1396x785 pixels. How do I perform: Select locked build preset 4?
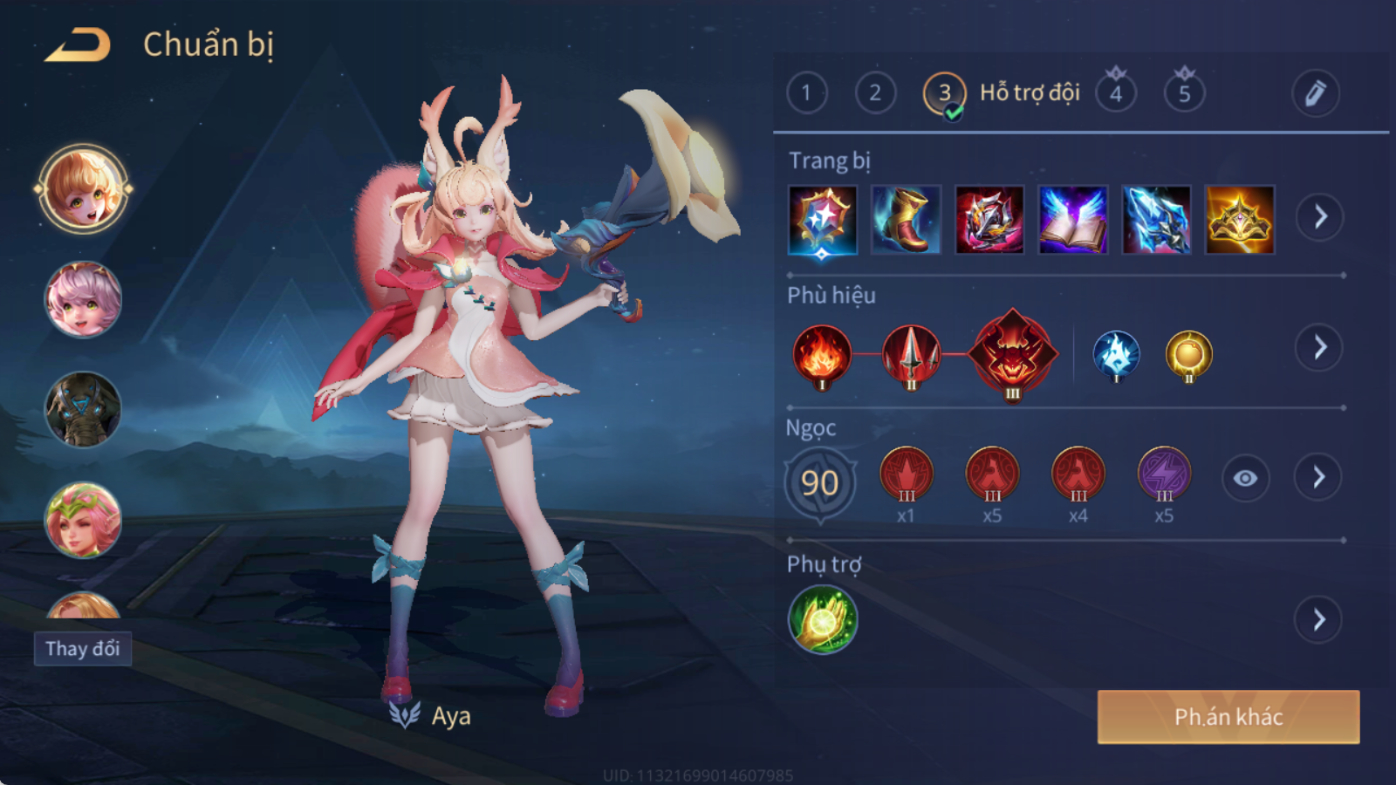(x=1116, y=94)
